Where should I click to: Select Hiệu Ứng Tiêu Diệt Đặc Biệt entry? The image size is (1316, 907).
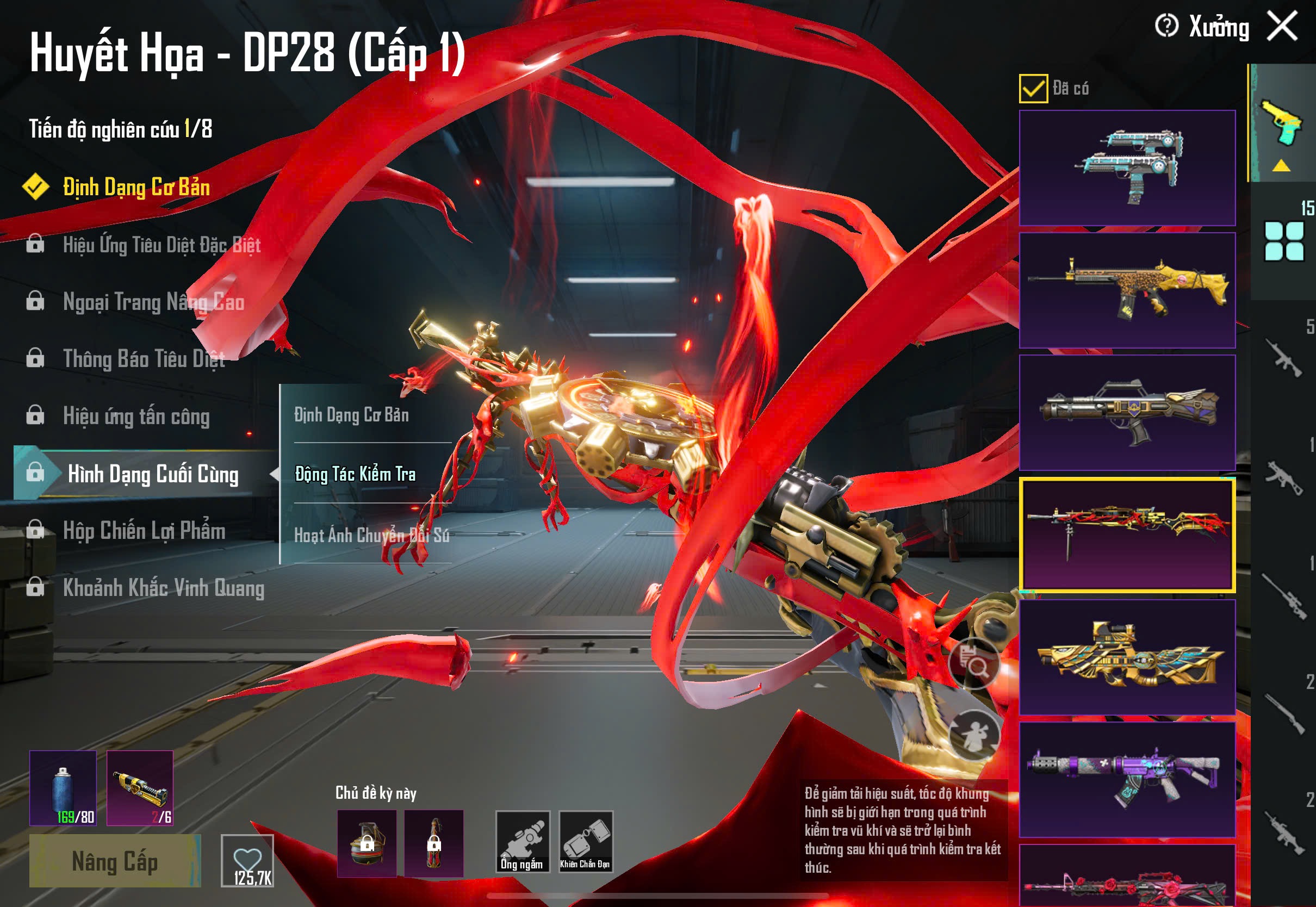point(162,245)
